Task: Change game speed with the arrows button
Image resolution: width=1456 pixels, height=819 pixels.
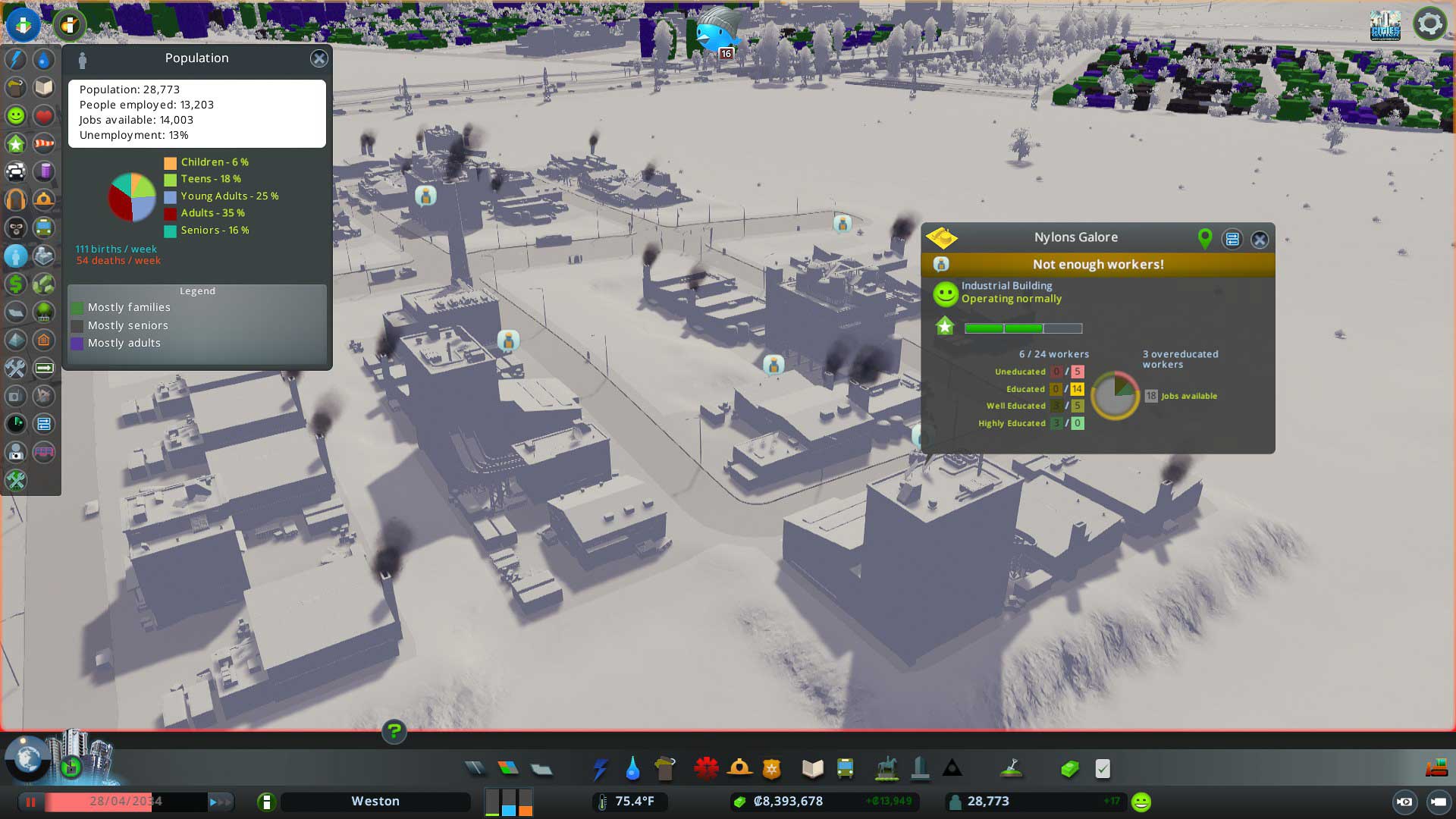Action: pos(220,802)
